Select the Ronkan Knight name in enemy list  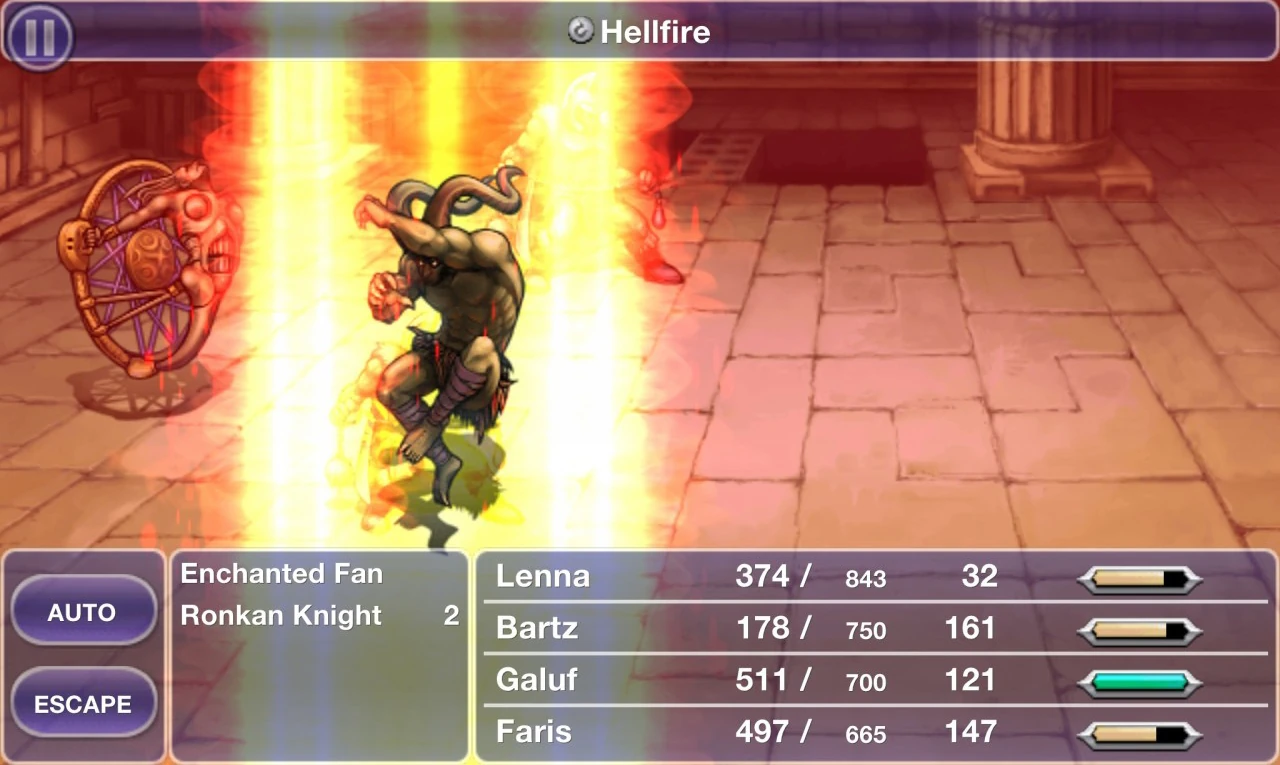coord(280,616)
